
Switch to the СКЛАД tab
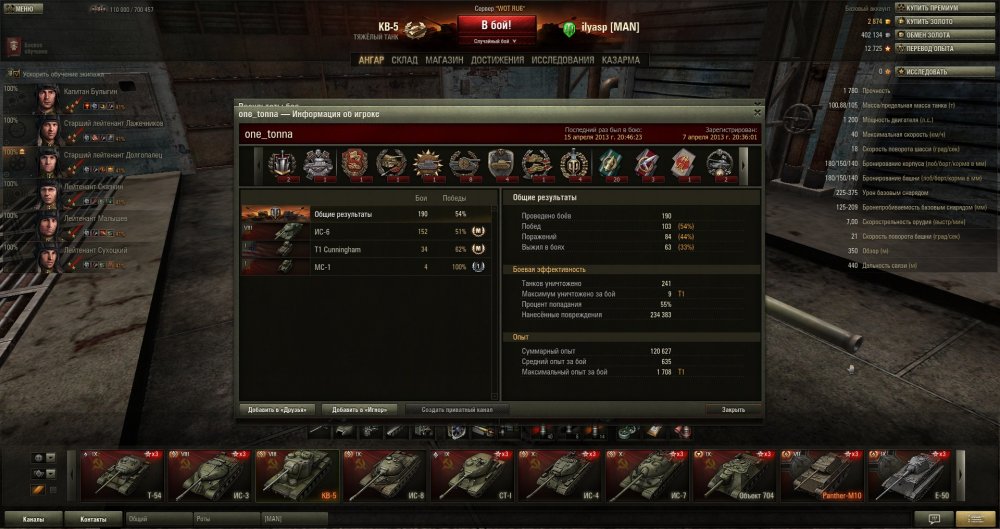(x=404, y=60)
